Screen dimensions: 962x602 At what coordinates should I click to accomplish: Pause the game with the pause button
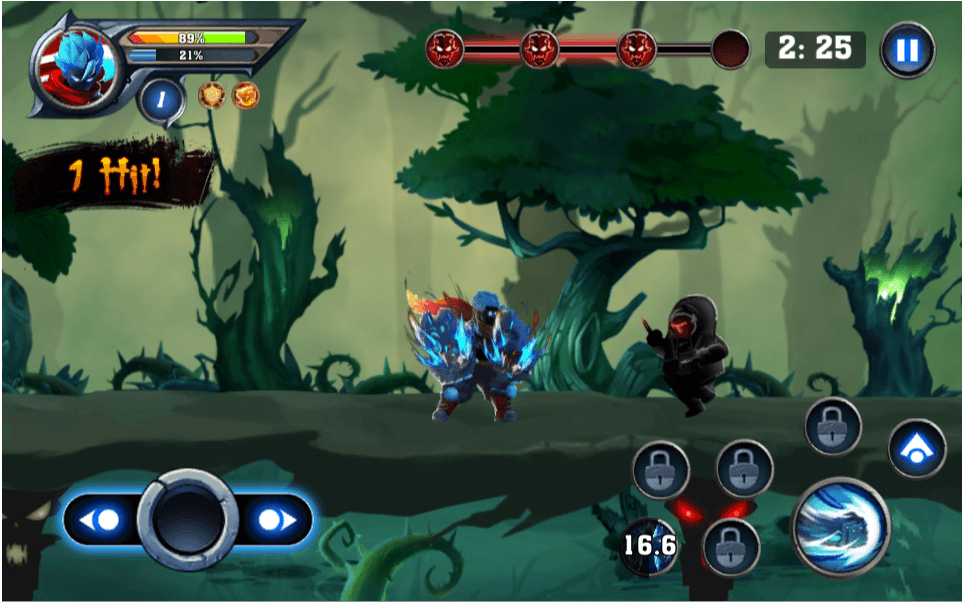coord(906,50)
